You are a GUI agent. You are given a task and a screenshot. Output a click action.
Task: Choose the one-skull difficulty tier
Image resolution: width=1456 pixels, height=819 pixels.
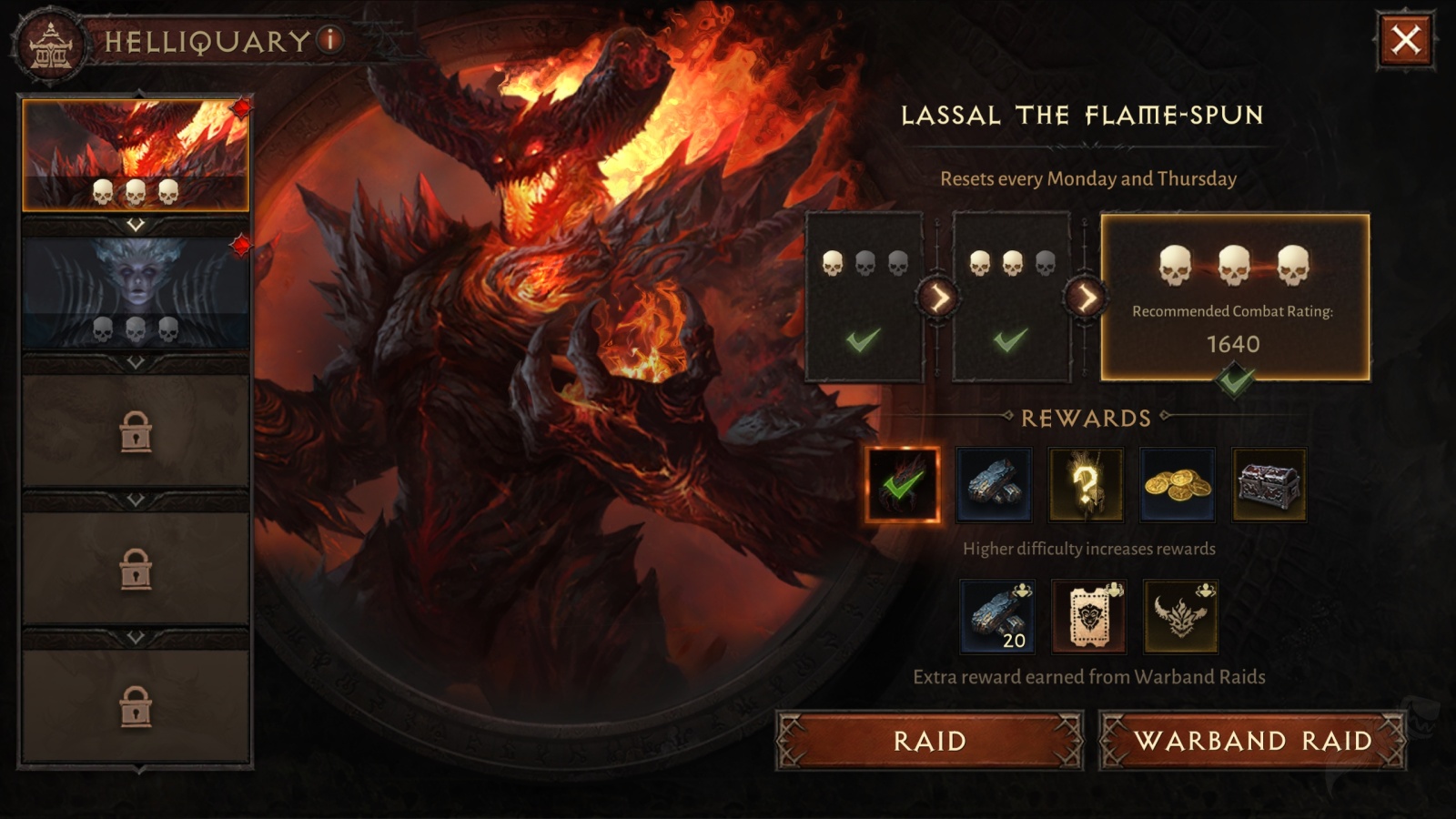tap(864, 297)
